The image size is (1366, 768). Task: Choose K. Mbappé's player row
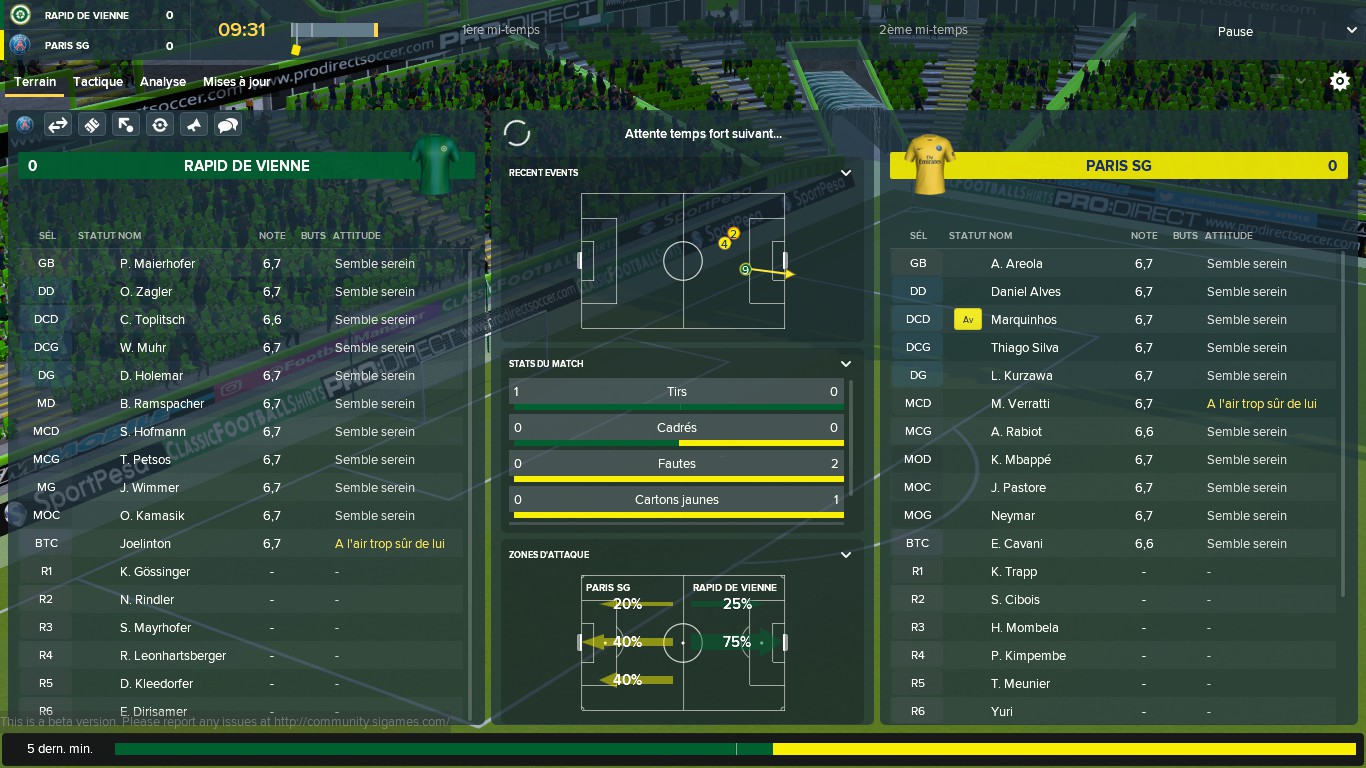(x=1020, y=460)
